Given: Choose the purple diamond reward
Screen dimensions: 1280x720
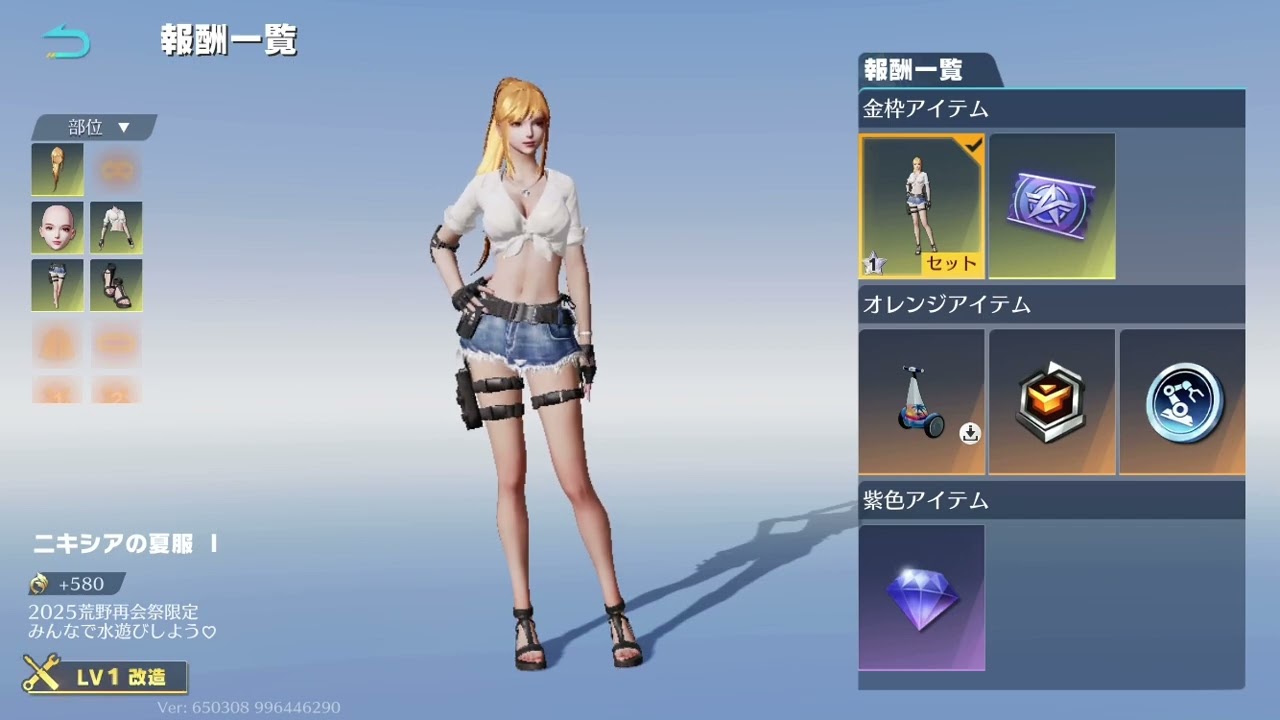Looking at the screenshot, I should click(921, 597).
